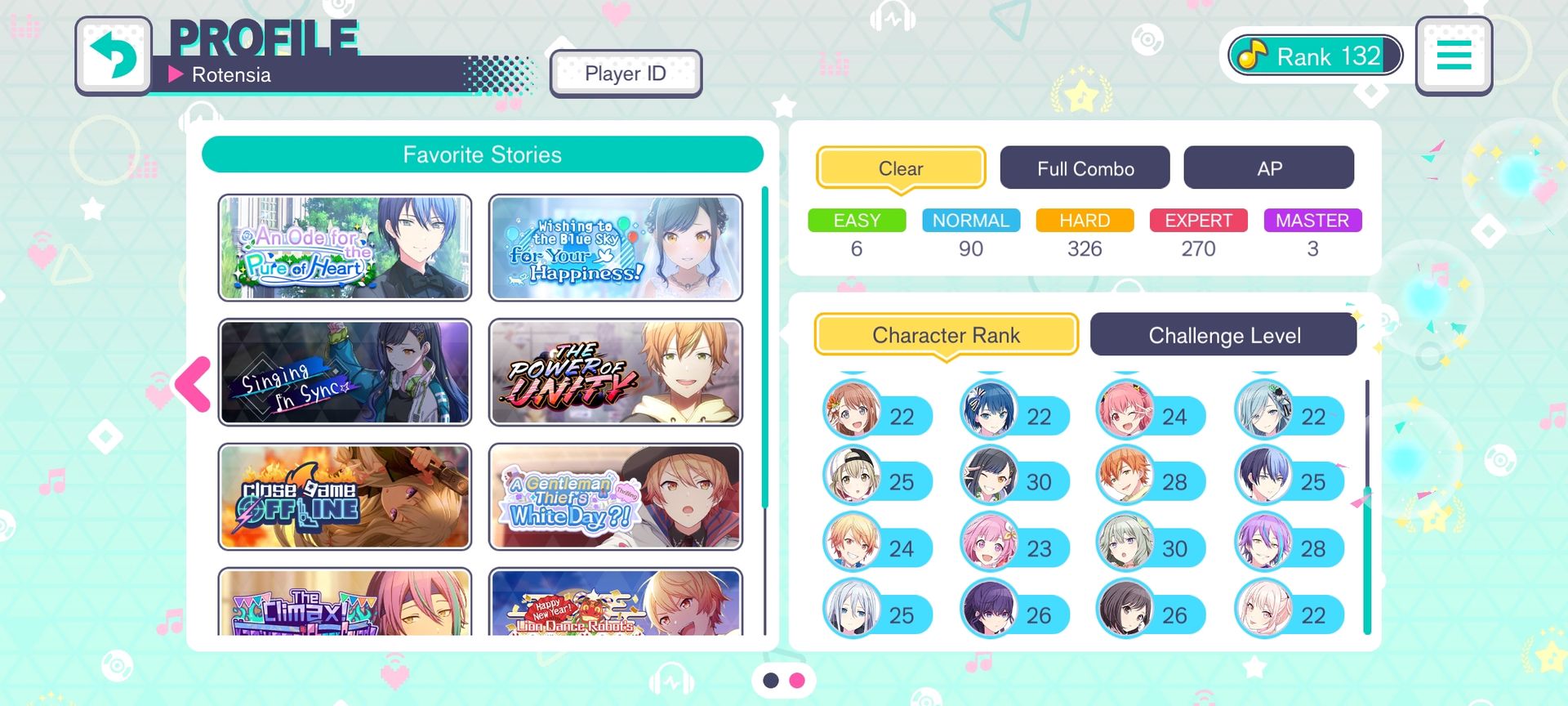This screenshot has width=1568, height=706.
Task: Choose the Close Game Offline story banner
Action: point(345,497)
